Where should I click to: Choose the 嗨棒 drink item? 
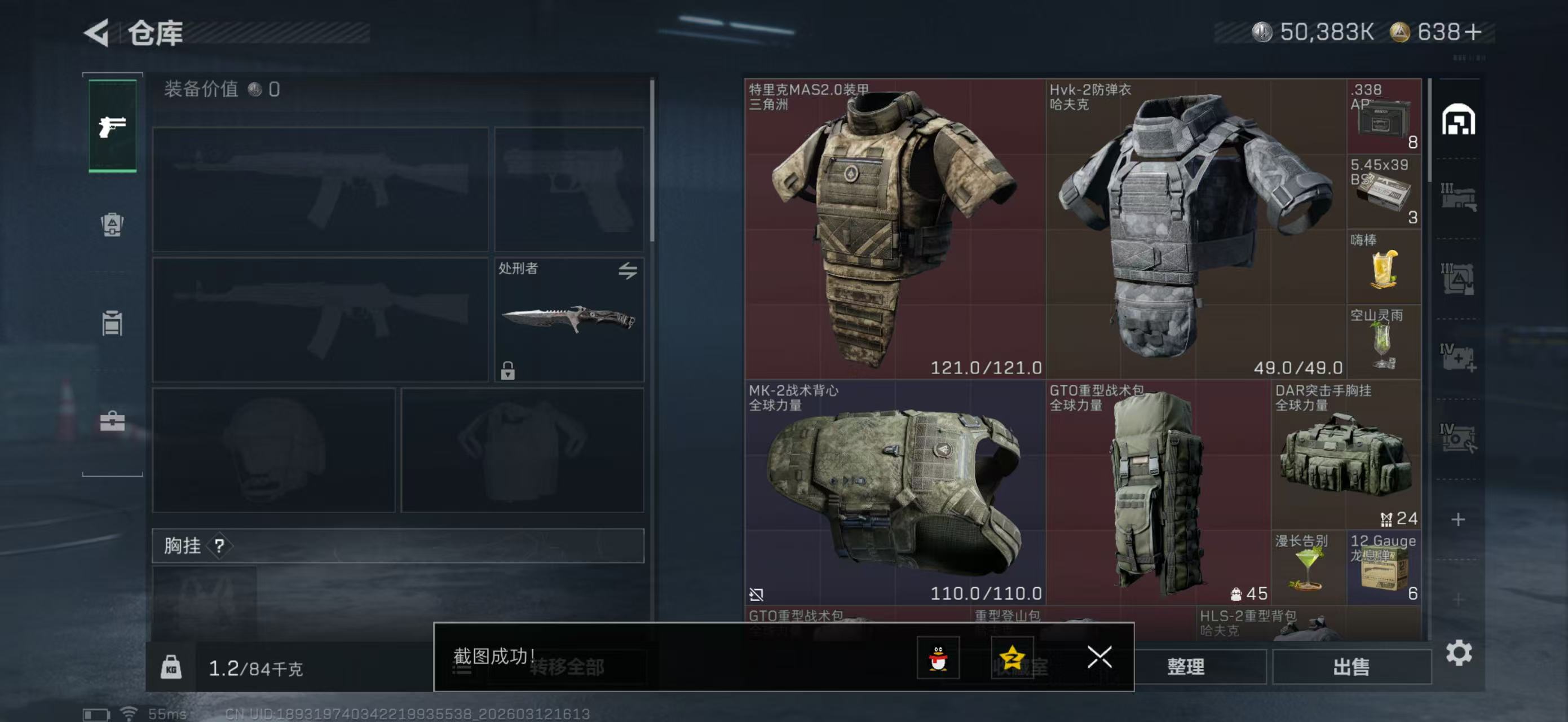tap(1384, 267)
